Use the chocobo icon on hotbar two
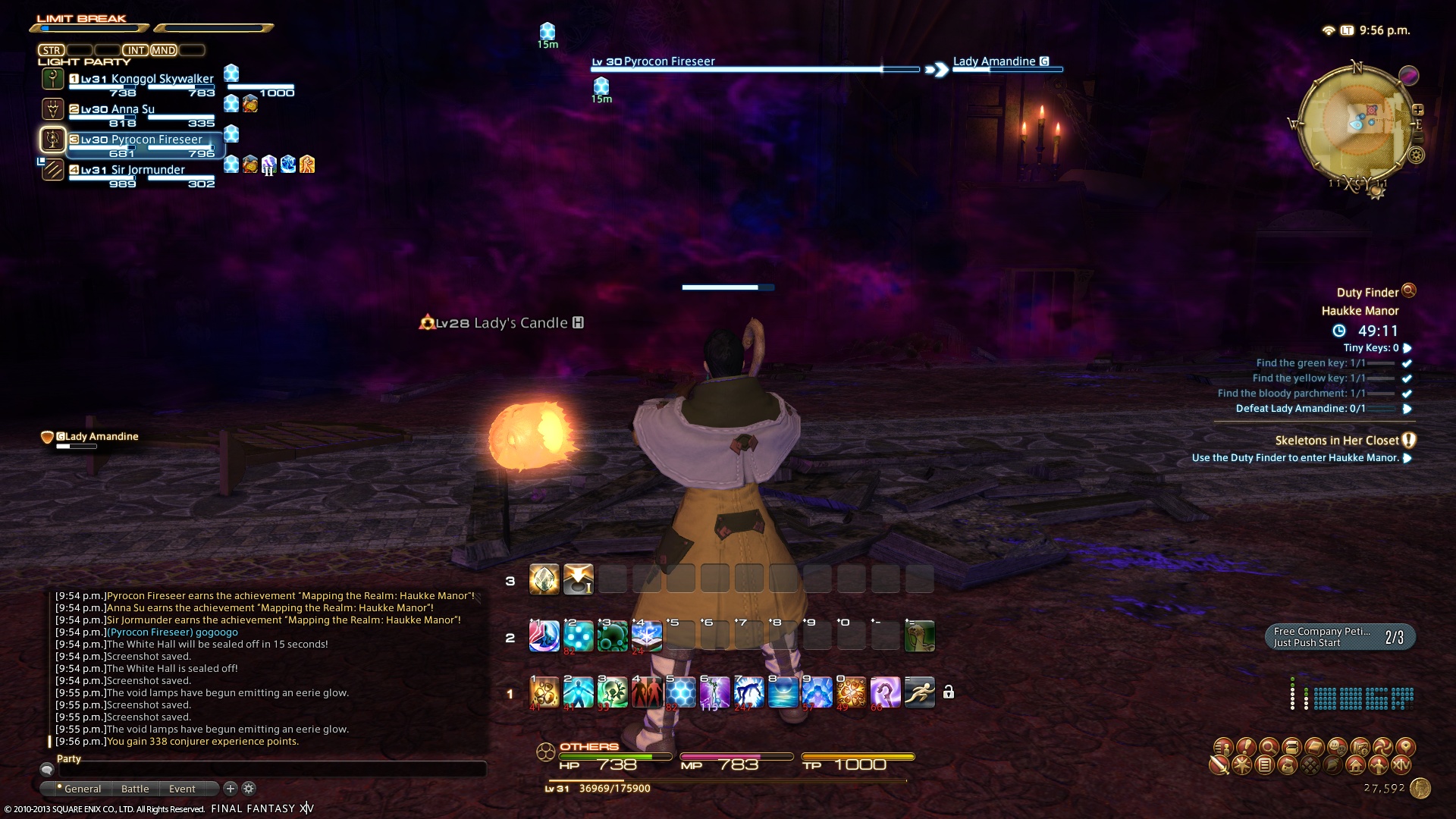 click(919, 637)
